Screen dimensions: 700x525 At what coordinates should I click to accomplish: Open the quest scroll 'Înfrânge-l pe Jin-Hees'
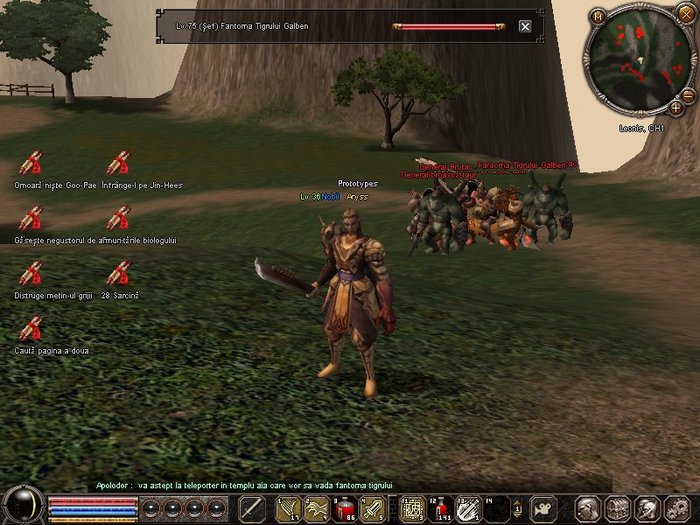click(119, 163)
